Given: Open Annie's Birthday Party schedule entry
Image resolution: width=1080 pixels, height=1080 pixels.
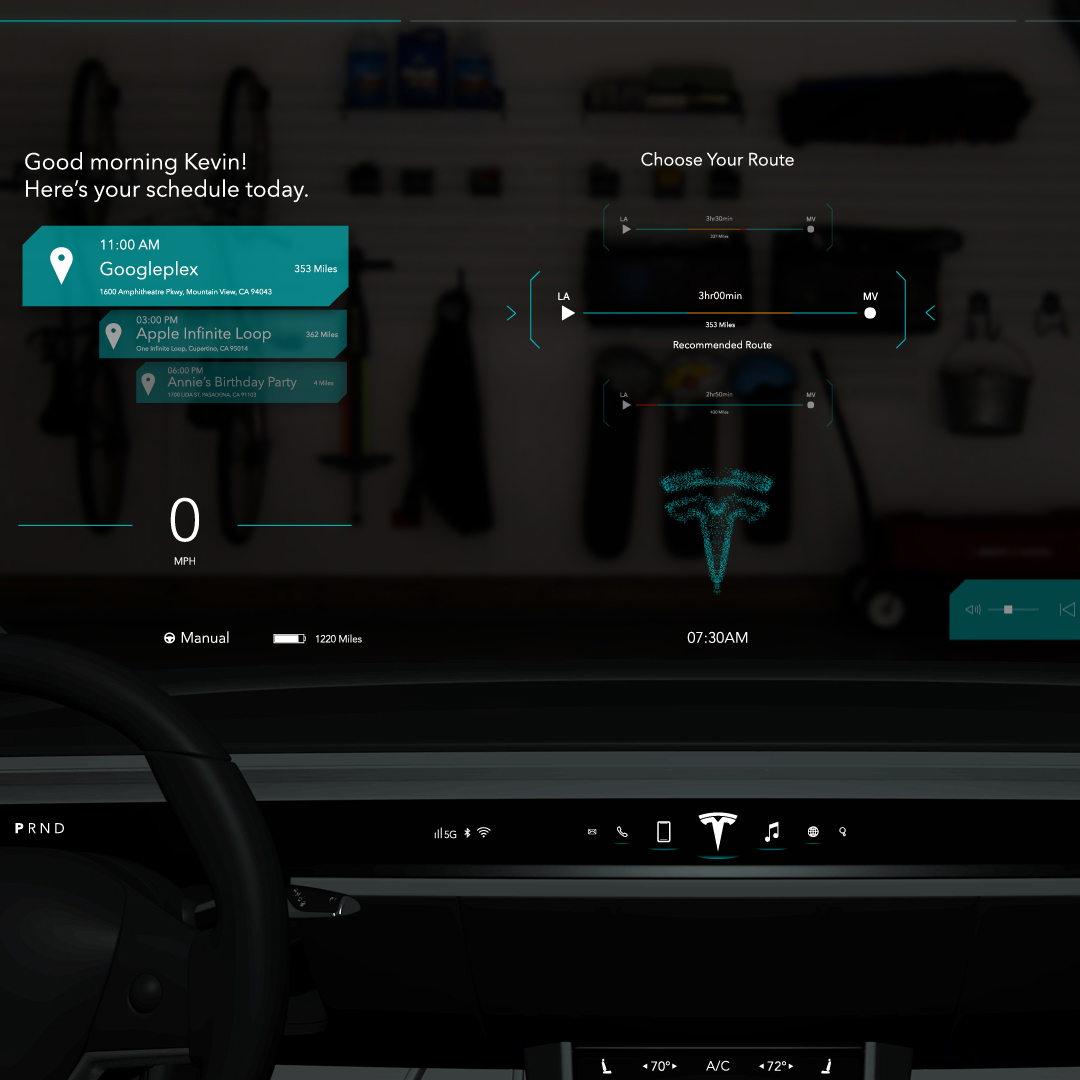Looking at the screenshot, I should coord(241,382).
